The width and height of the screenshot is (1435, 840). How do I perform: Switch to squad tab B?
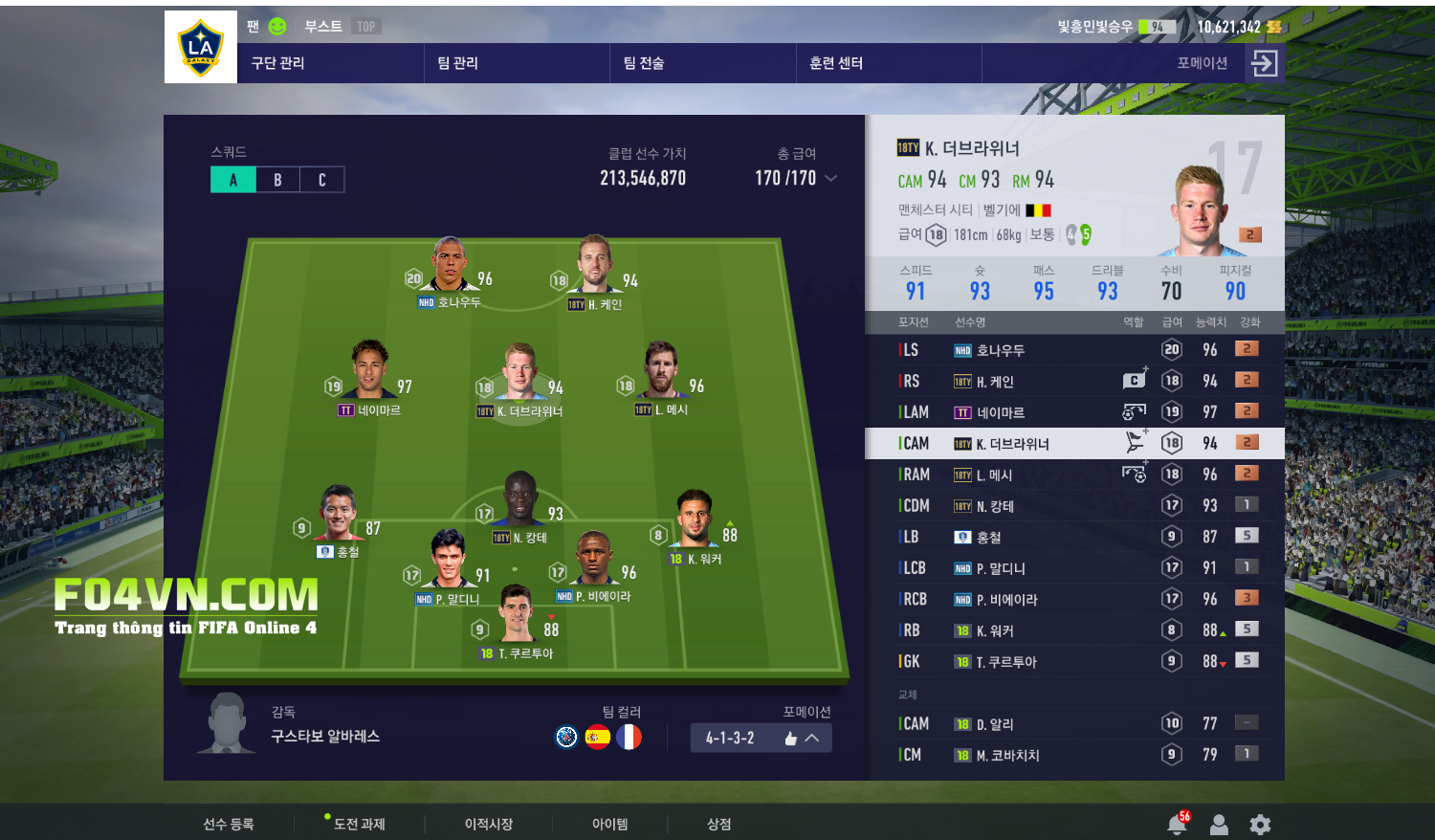277,180
